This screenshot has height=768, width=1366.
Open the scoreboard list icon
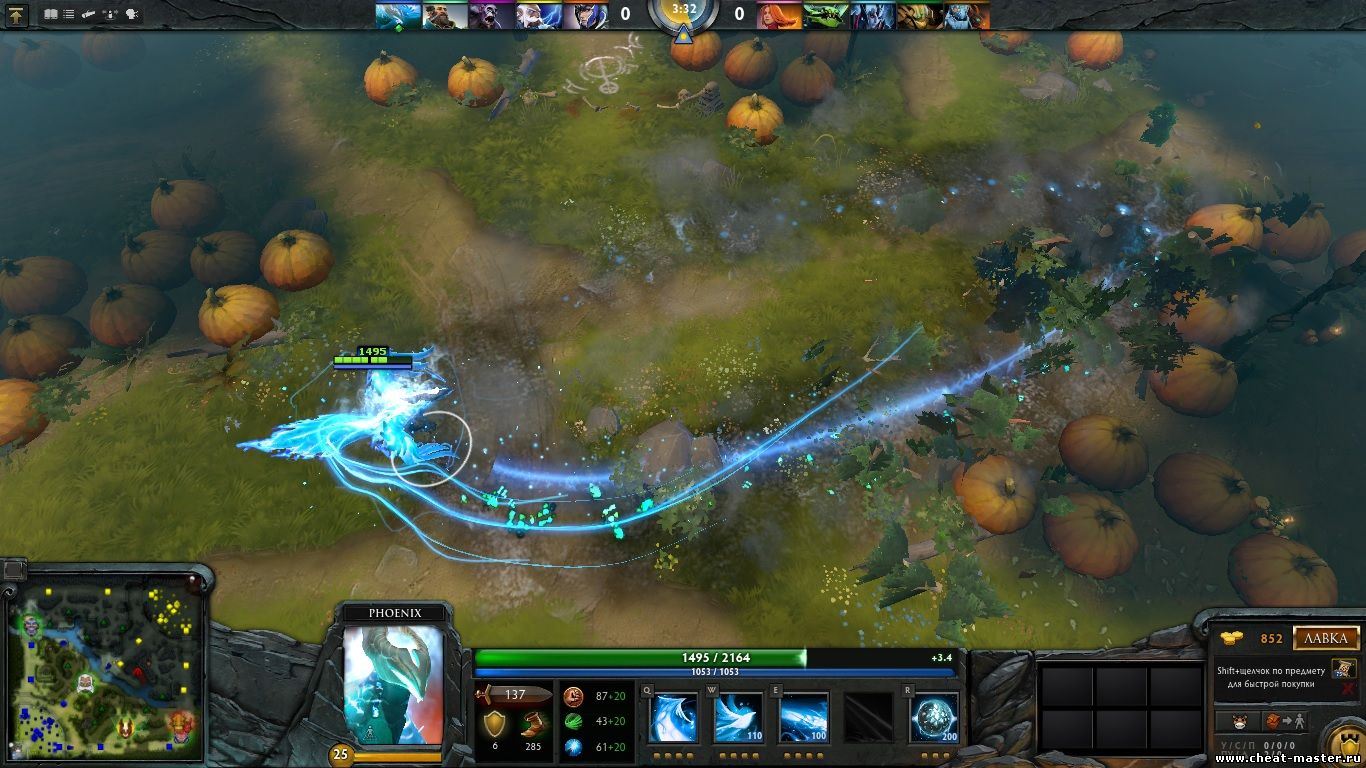(68, 15)
